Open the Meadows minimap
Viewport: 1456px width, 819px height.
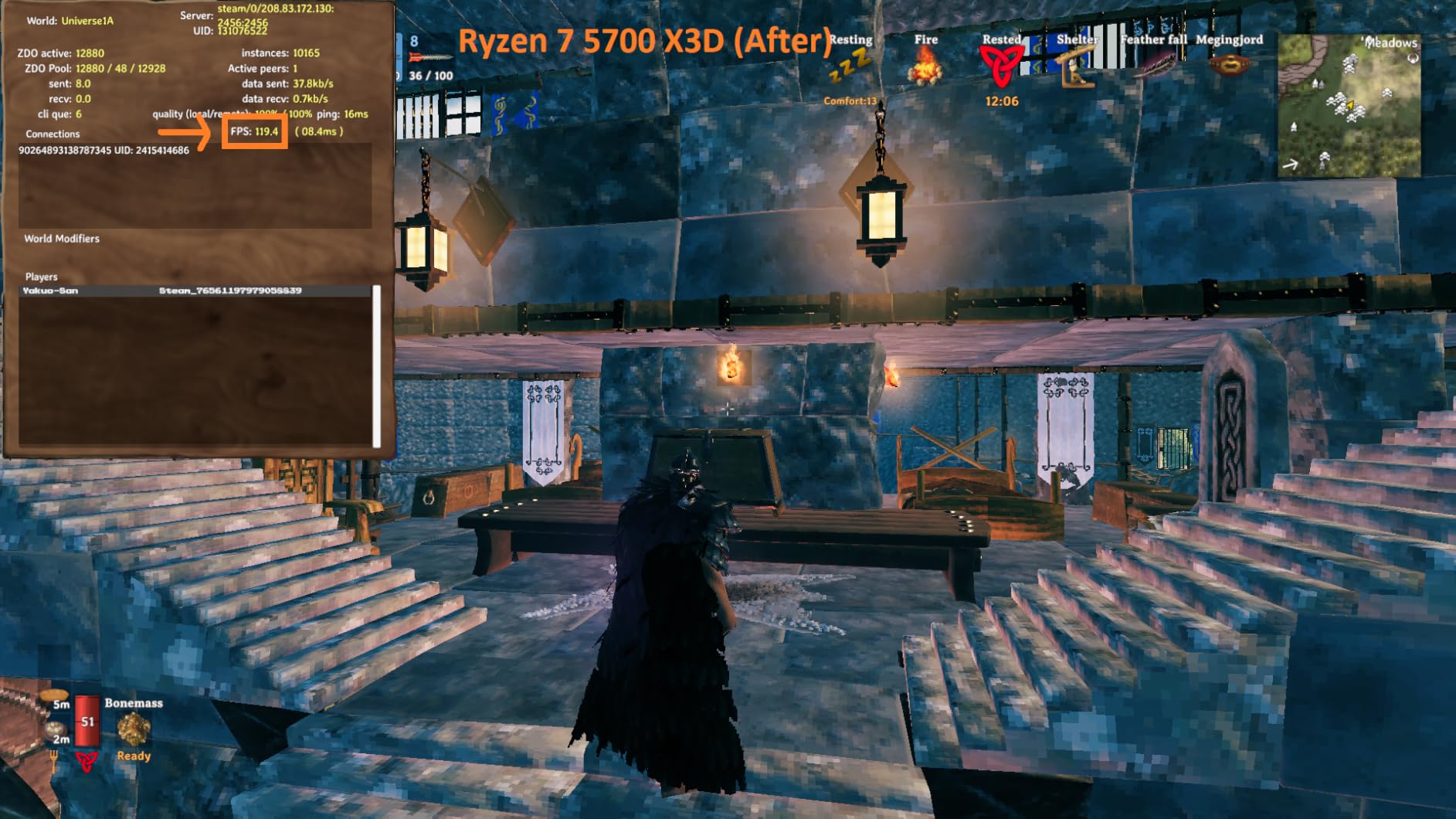(1349, 105)
